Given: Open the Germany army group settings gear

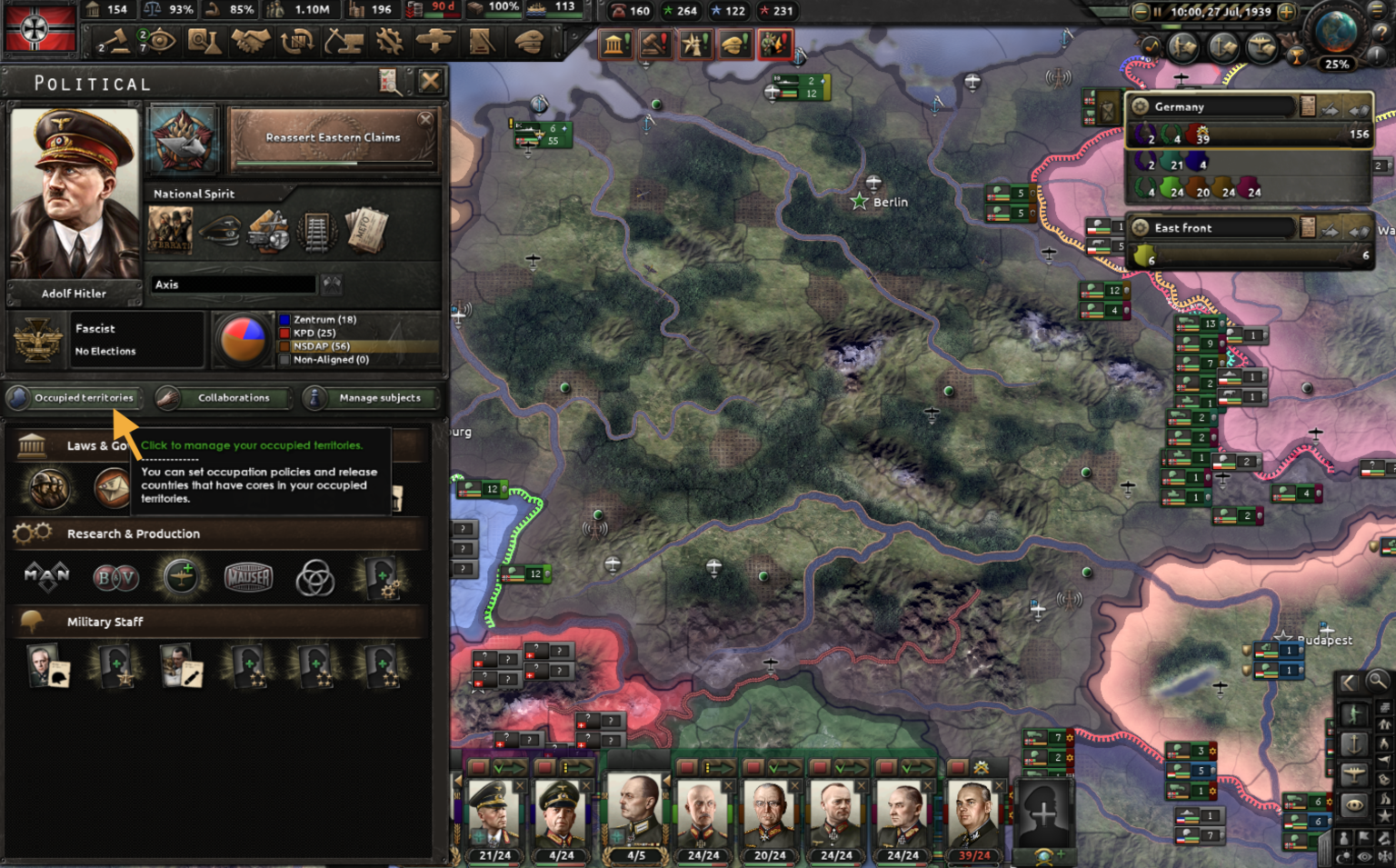Looking at the screenshot, I should point(1140,106).
